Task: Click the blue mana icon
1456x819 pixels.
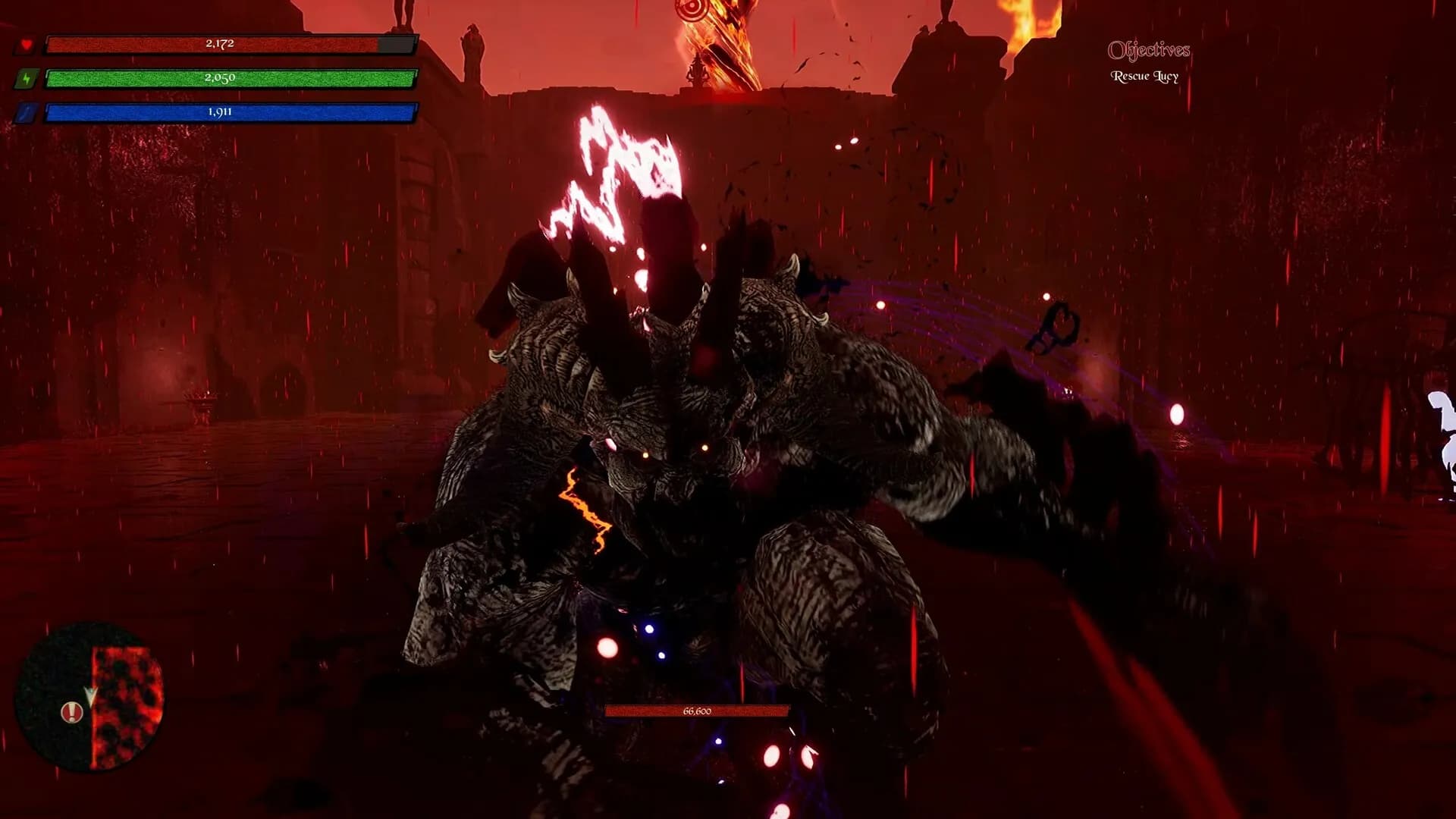Action: 27,113
